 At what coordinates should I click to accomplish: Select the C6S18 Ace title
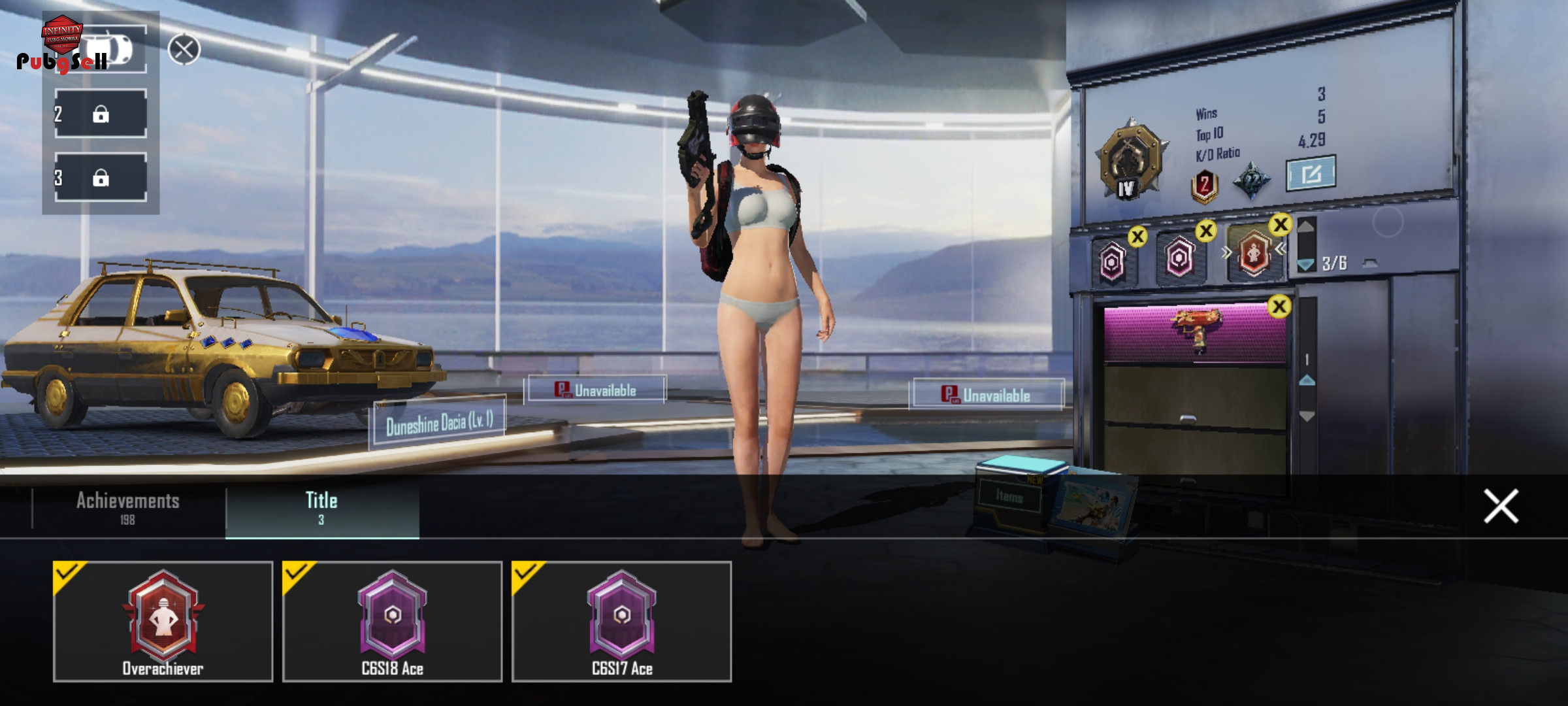392,621
